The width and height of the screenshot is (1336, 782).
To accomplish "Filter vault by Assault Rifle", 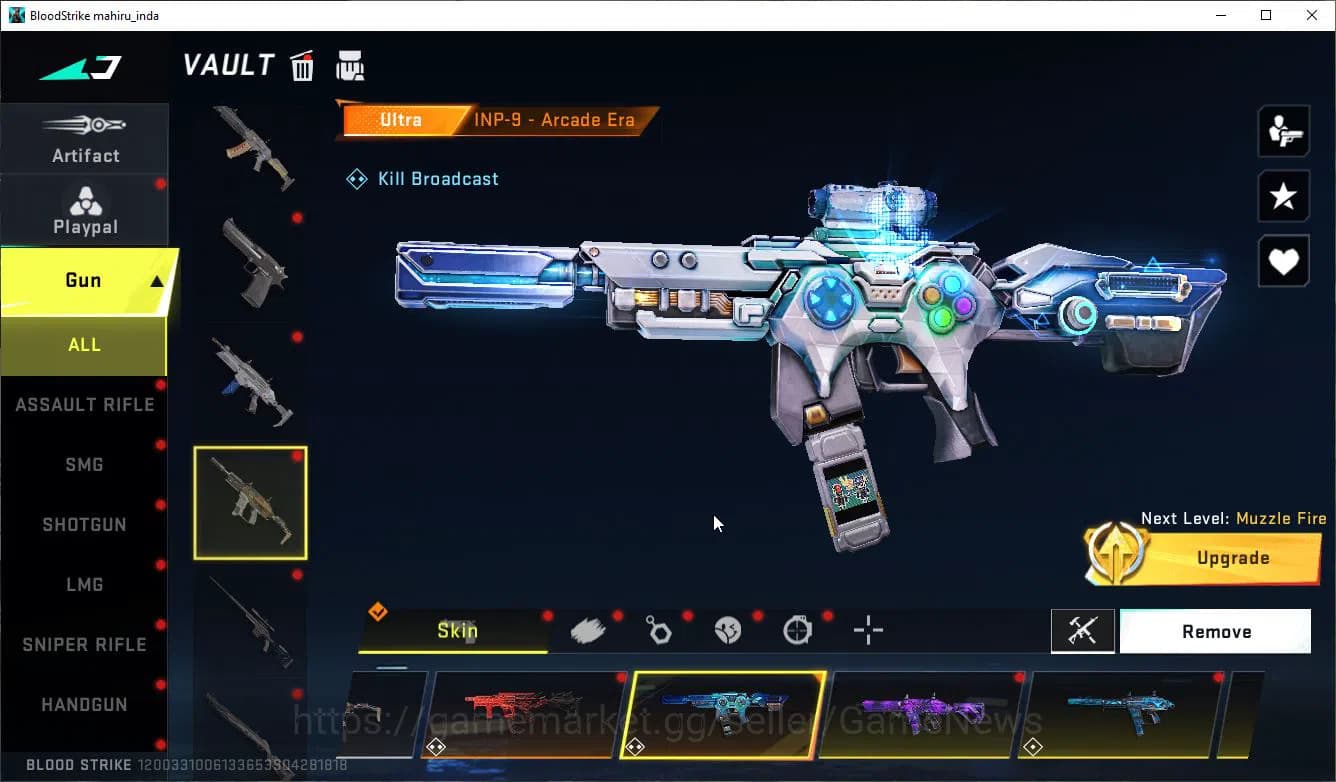I will click(84, 405).
